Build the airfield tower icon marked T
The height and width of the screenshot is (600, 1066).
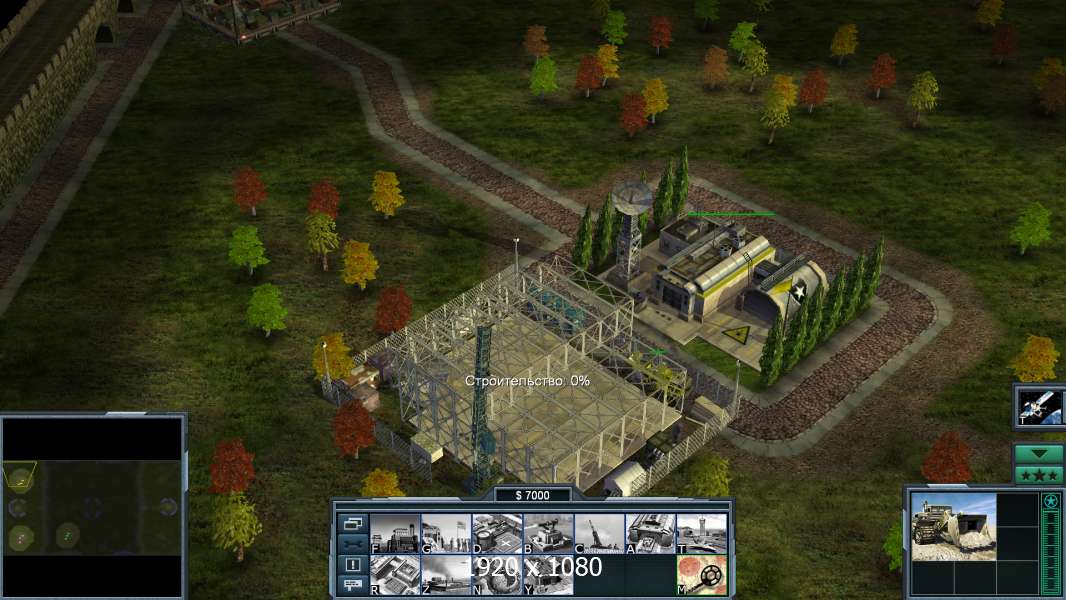(701, 534)
